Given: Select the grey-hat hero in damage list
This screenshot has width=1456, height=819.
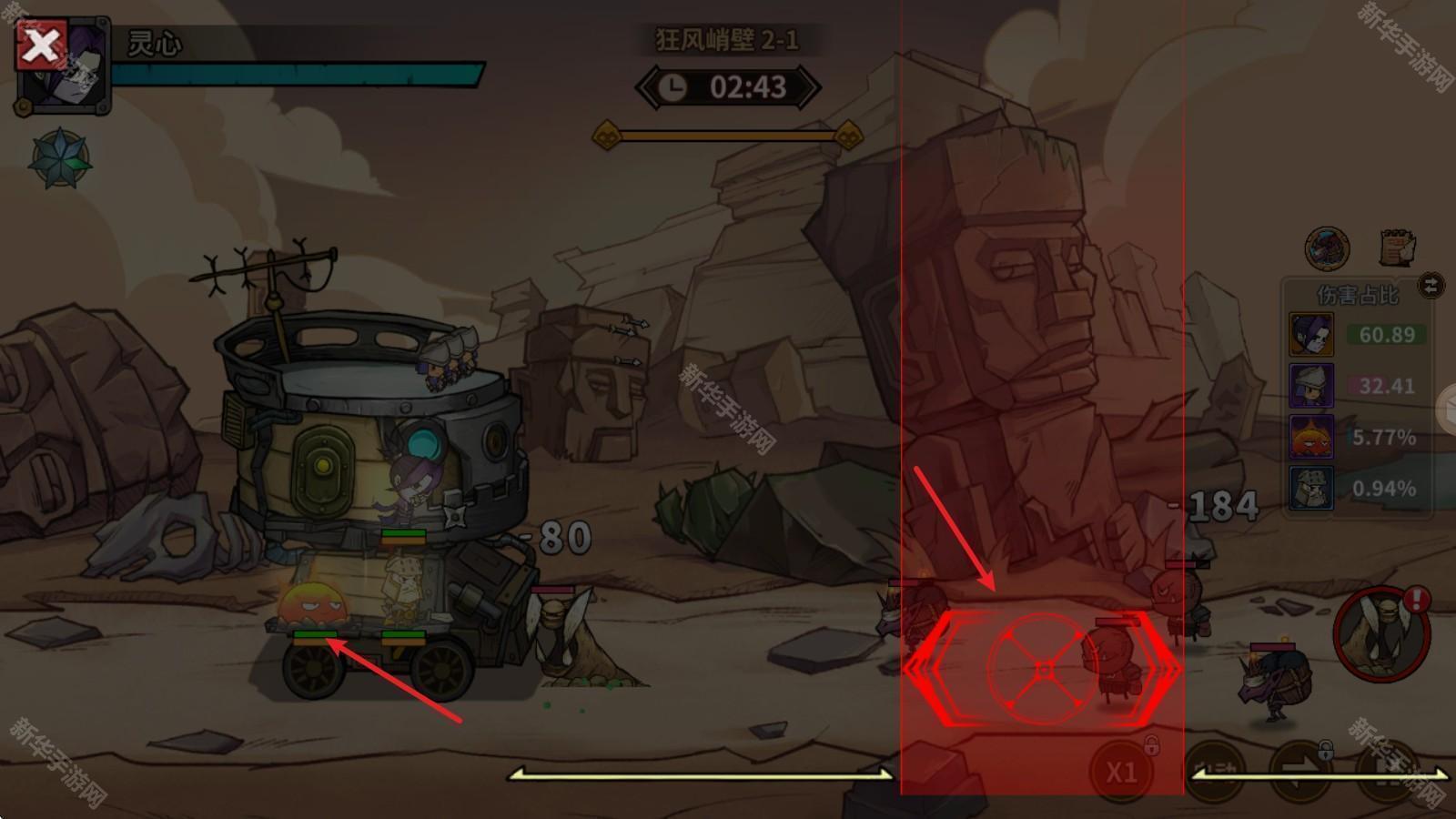Looking at the screenshot, I should pos(1311,386).
